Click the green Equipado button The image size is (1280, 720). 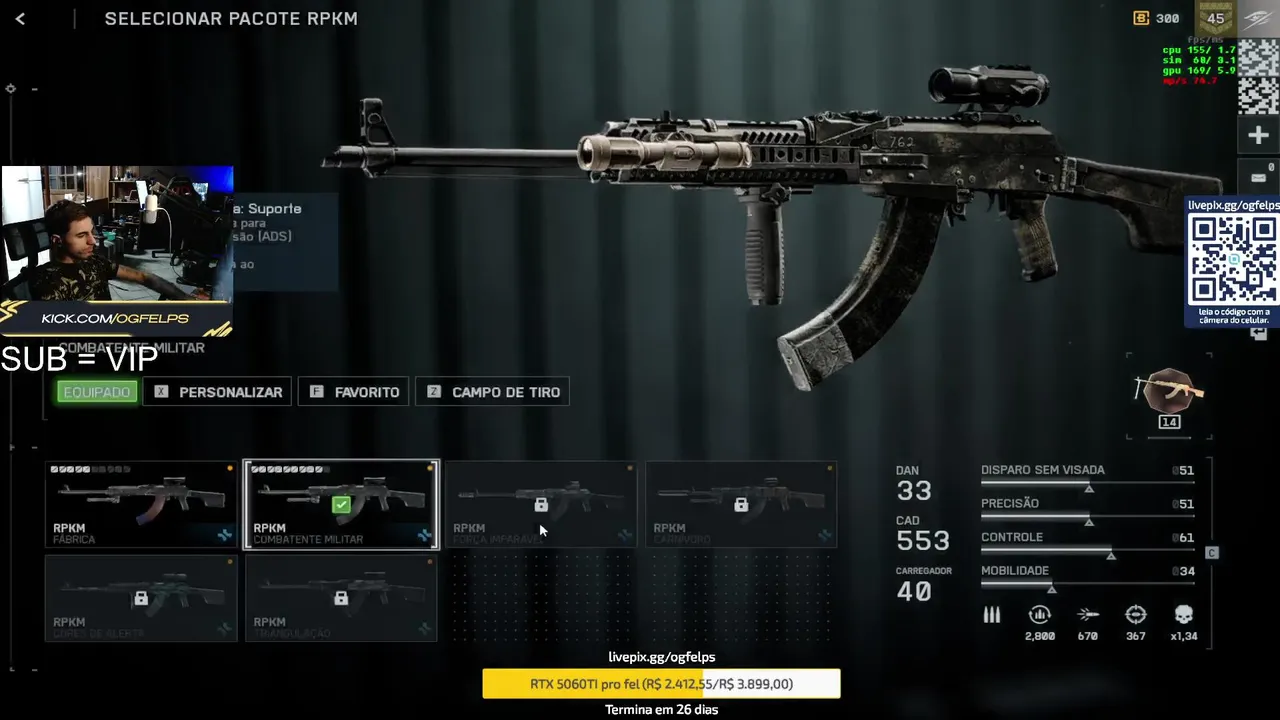coord(97,392)
